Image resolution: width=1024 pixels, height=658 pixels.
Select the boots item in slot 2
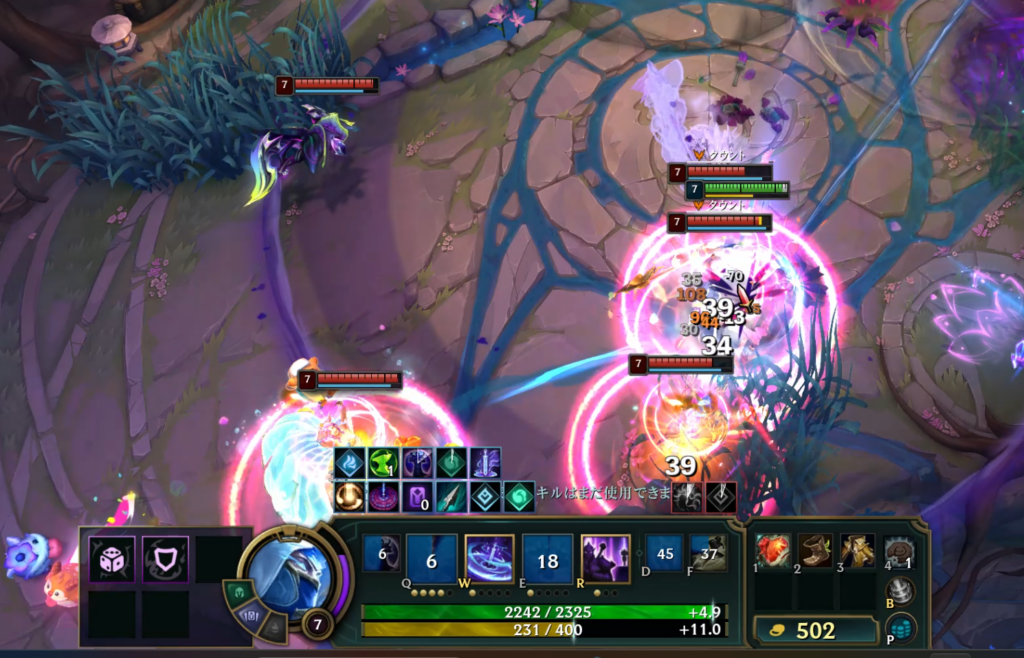pos(815,551)
